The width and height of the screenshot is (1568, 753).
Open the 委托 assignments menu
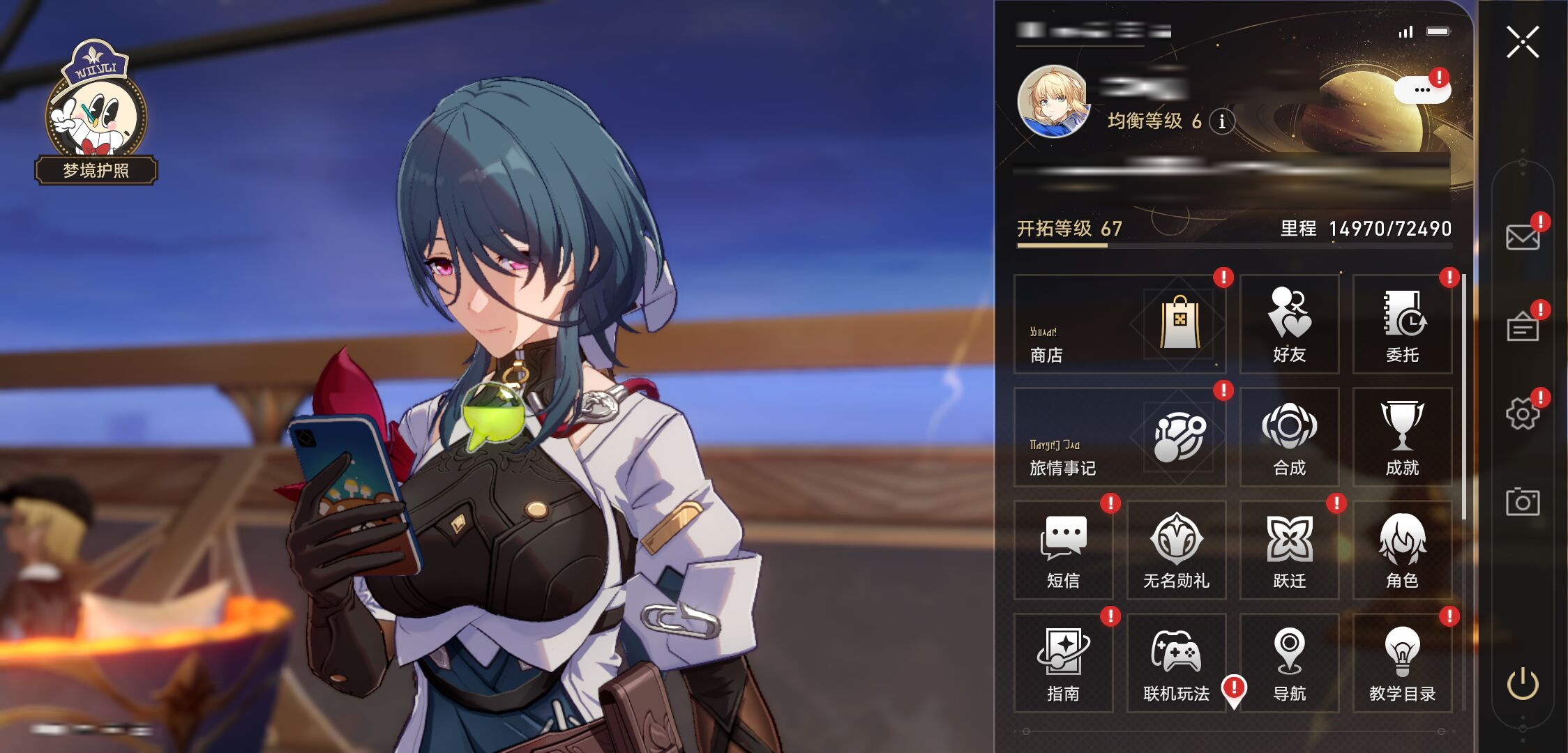tap(1402, 324)
